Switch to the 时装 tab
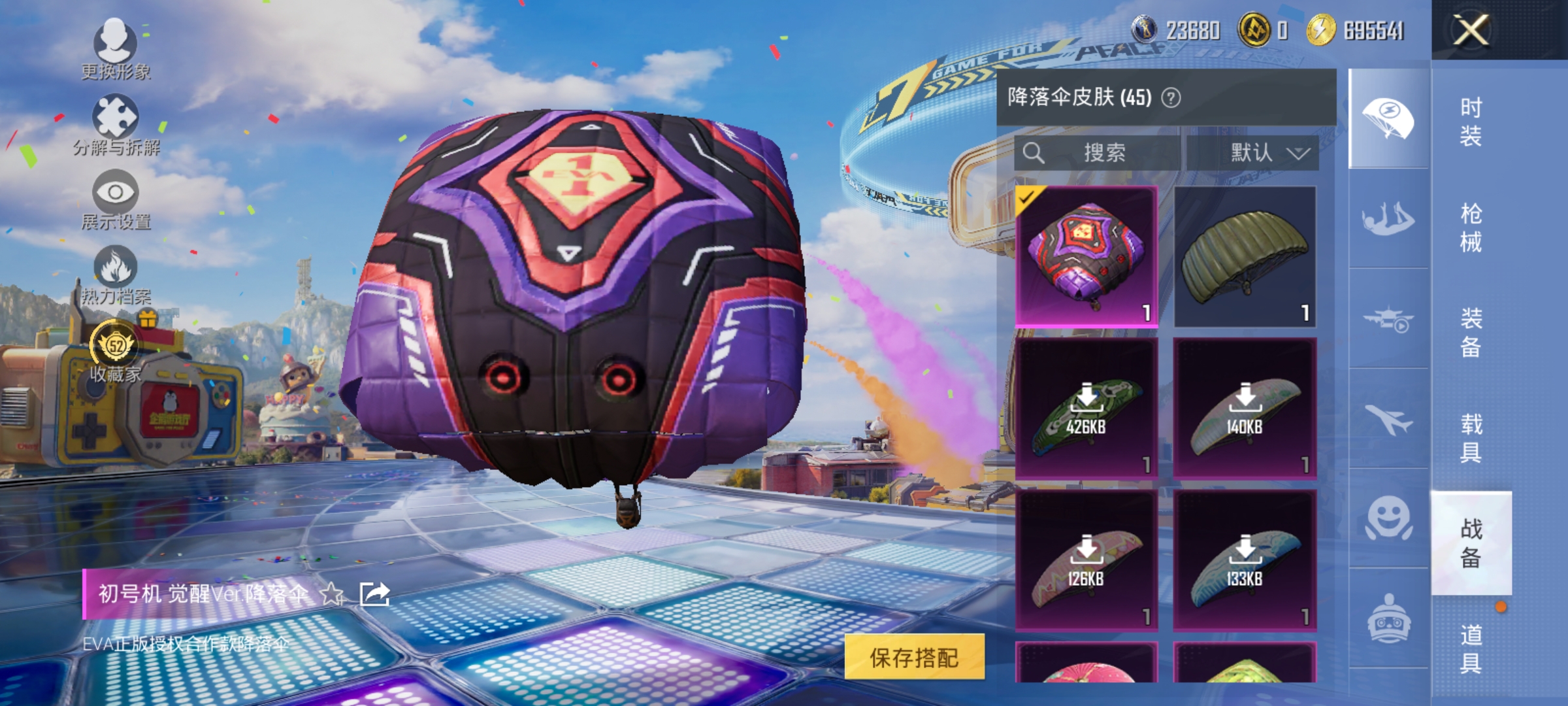Image resolution: width=1568 pixels, height=706 pixels. pyautogui.click(x=1473, y=121)
